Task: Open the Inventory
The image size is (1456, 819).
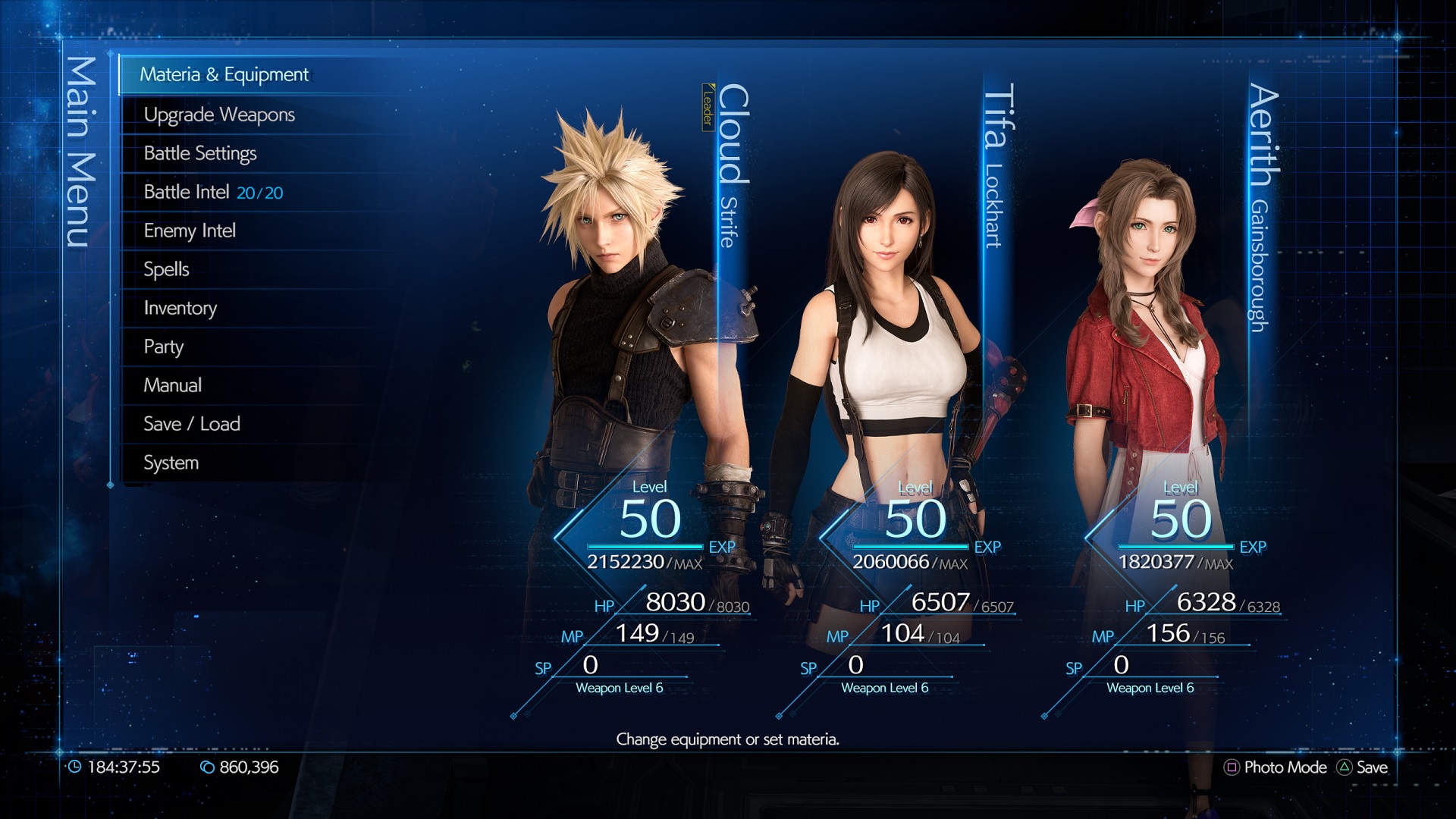Action: click(180, 308)
